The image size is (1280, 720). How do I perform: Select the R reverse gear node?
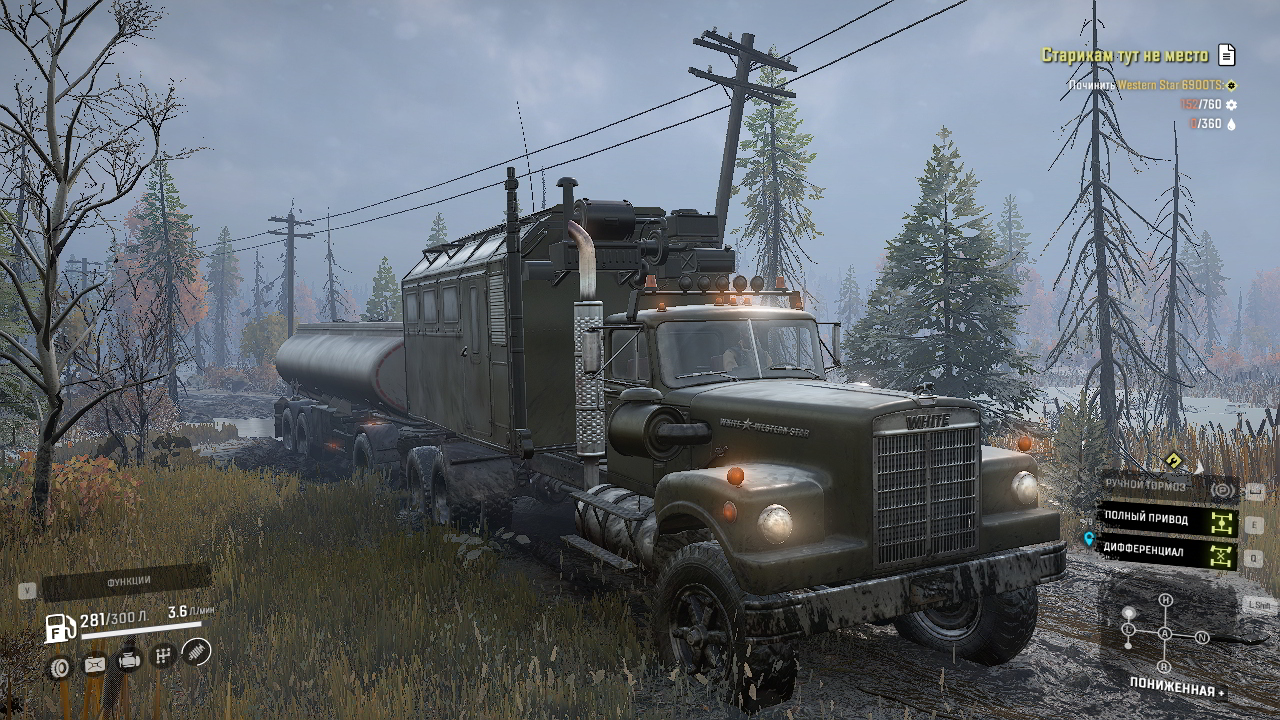coord(1164,667)
